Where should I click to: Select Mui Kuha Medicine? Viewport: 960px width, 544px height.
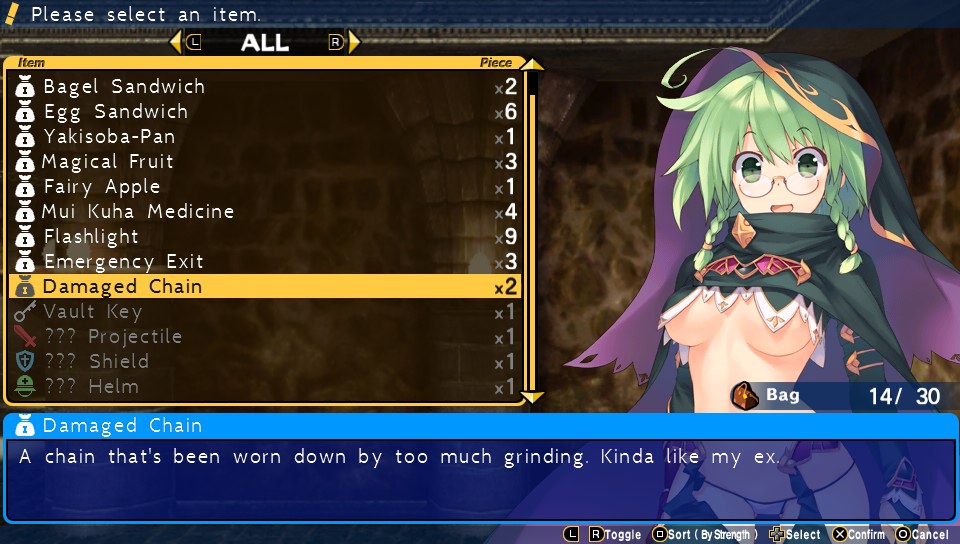pyautogui.click(x=138, y=212)
